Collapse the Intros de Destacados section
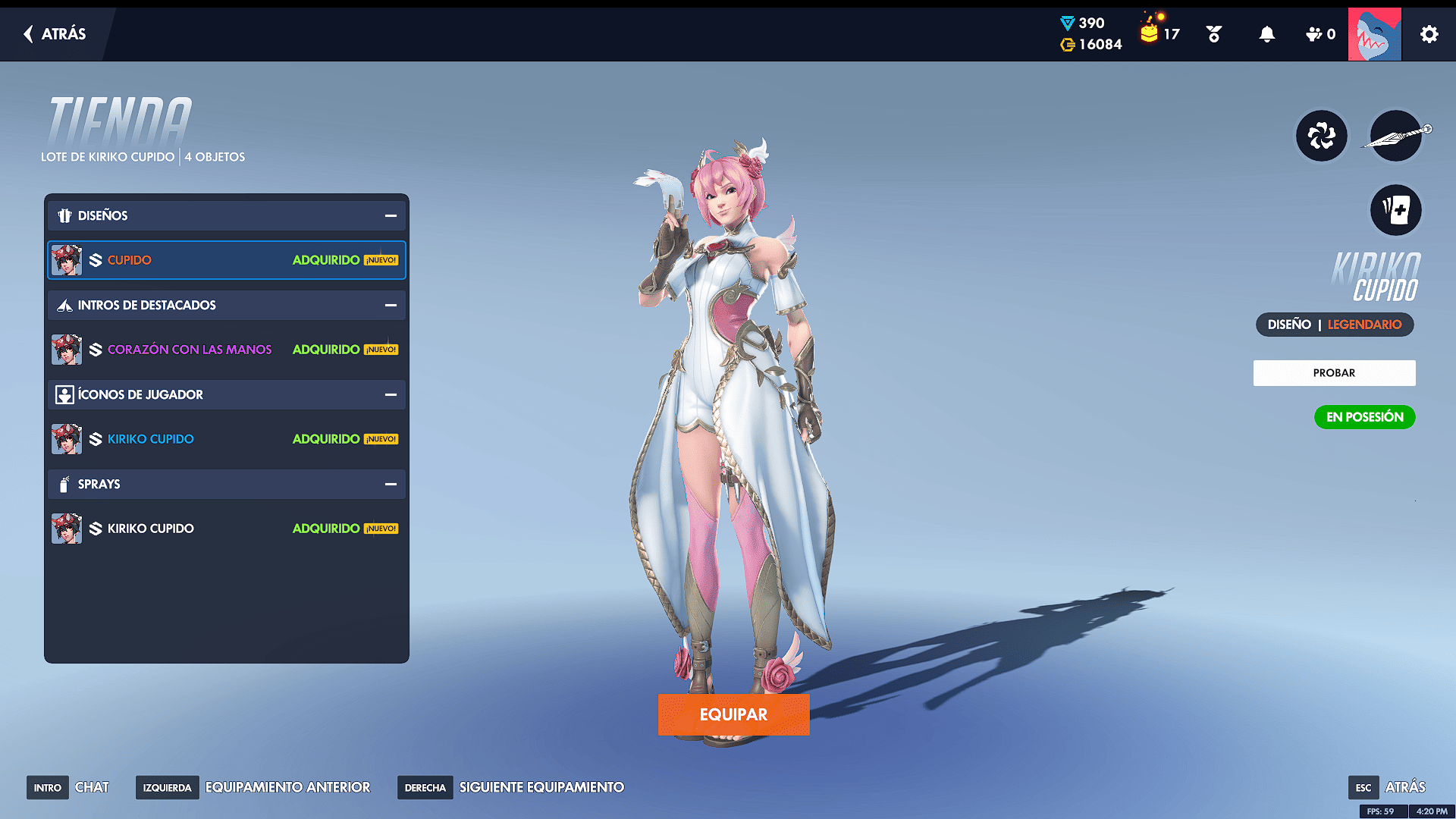The height and width of the screenshot is (819, 1456). [391, 306]
